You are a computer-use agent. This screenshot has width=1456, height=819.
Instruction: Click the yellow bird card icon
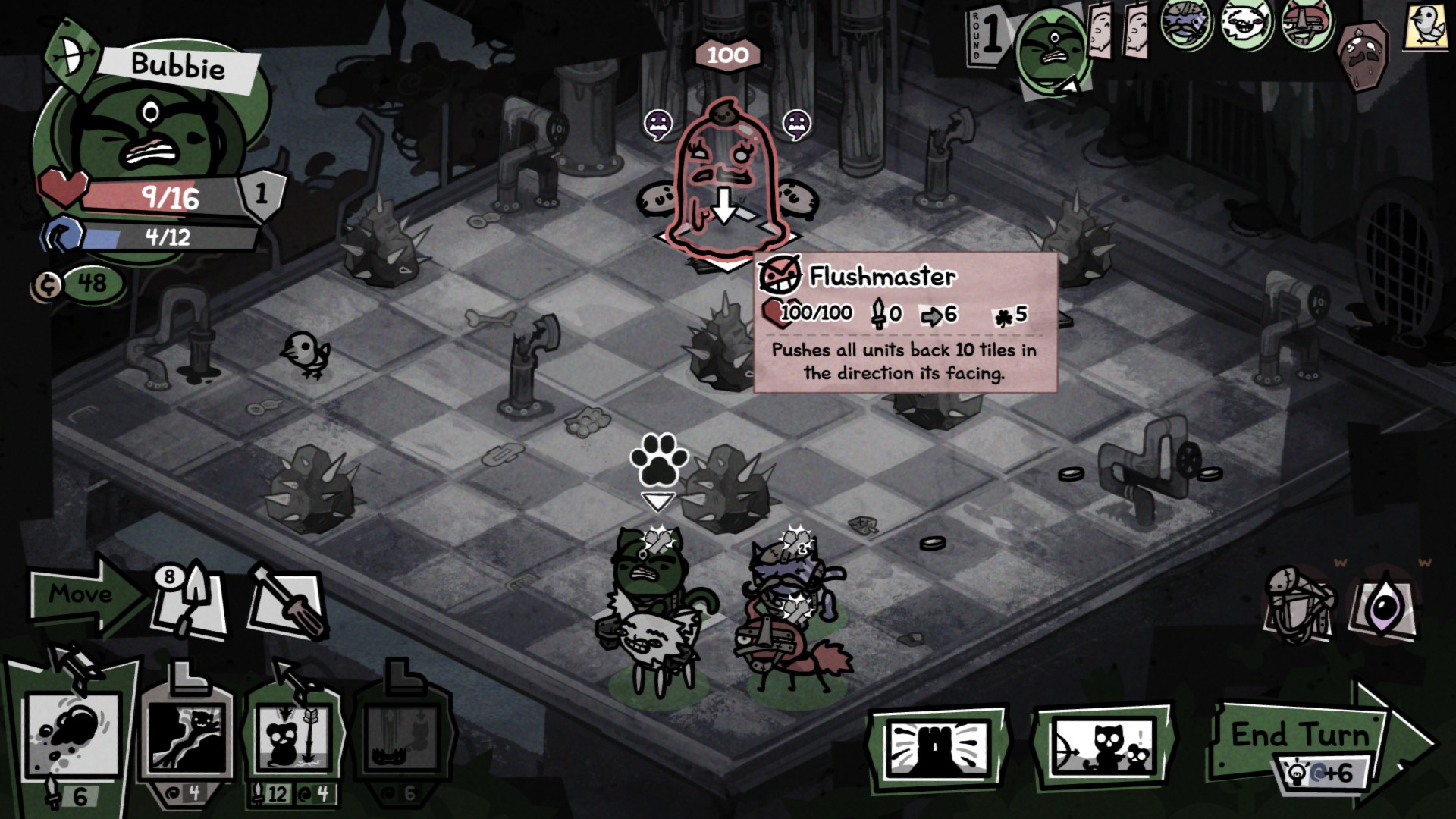point(1426,26)
